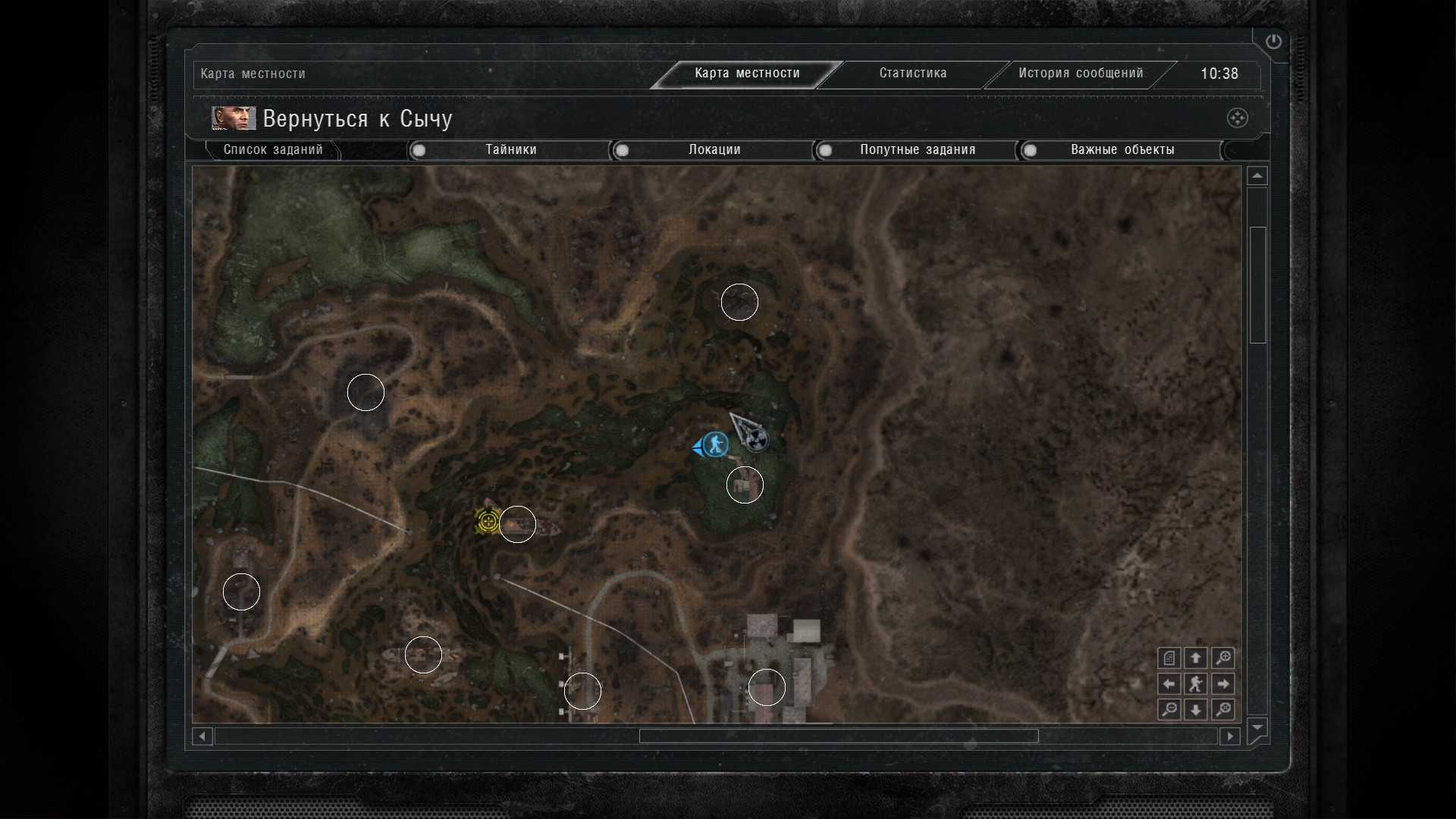This screenshot has height=819, width=1456.
Task: Close the PDA with the power button
Action: tap(1273, 42)
